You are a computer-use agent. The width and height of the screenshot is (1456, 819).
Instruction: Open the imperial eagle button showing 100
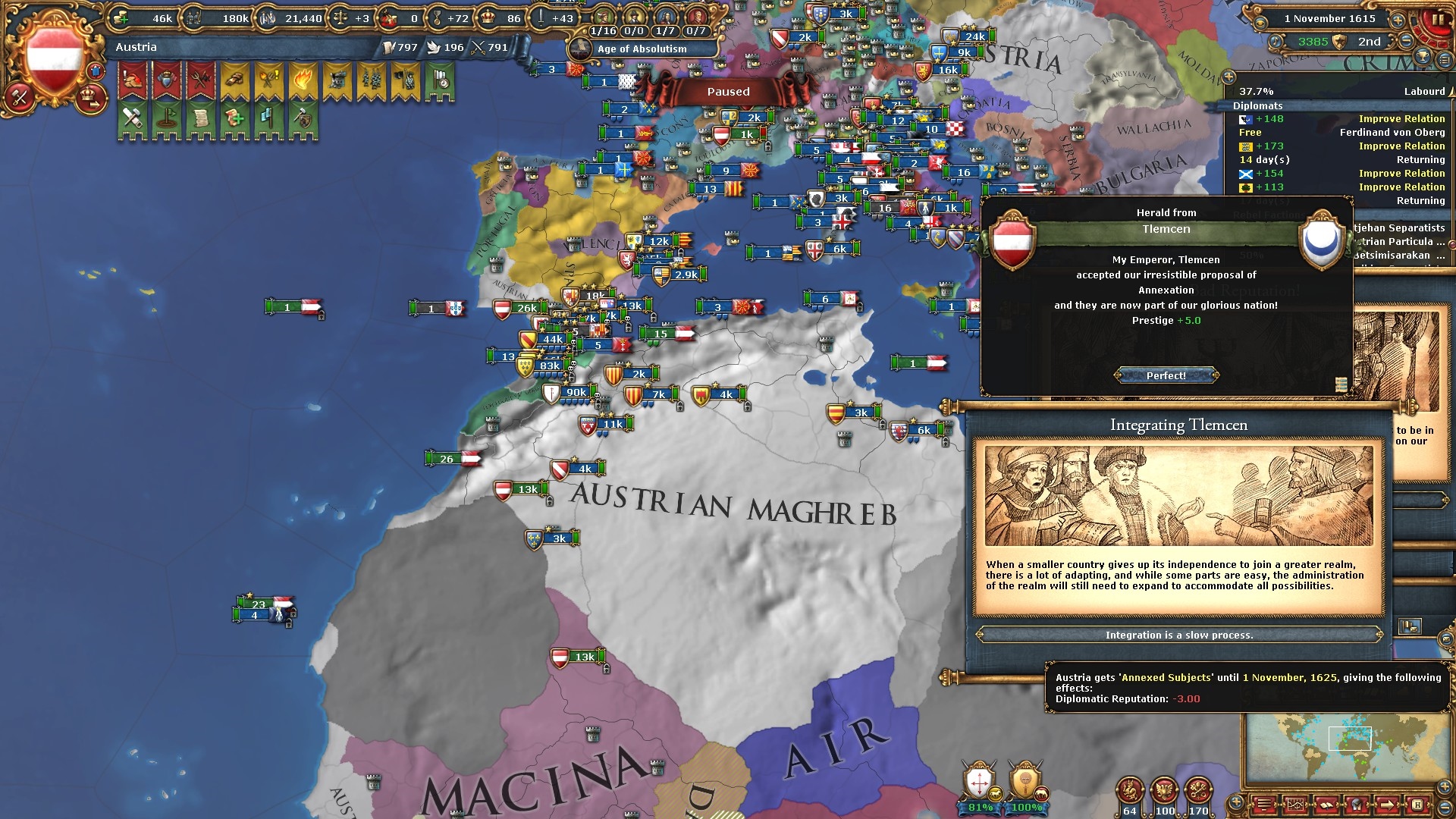[1164, 792]
